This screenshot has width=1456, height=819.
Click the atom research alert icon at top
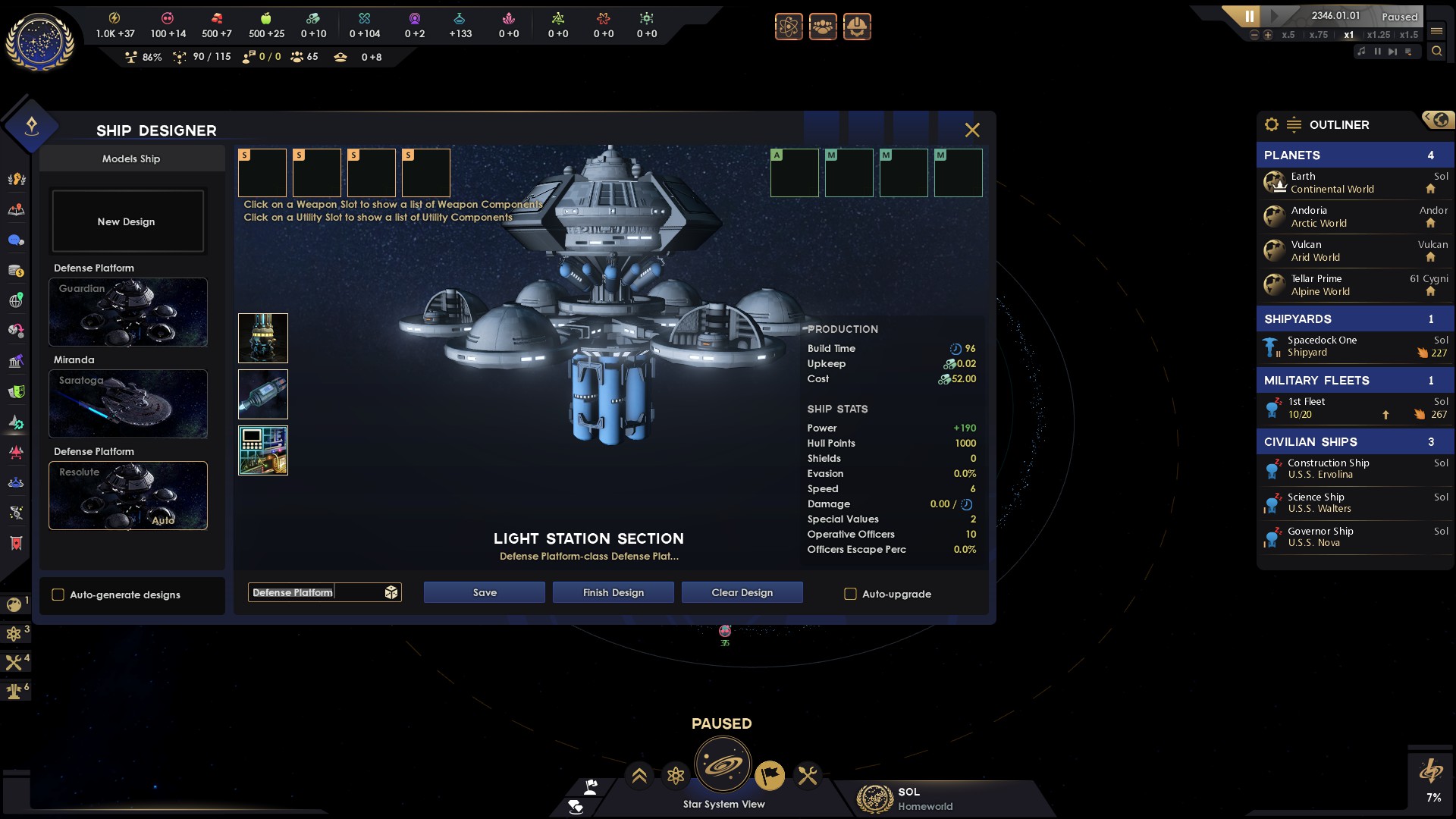(789, 27)
